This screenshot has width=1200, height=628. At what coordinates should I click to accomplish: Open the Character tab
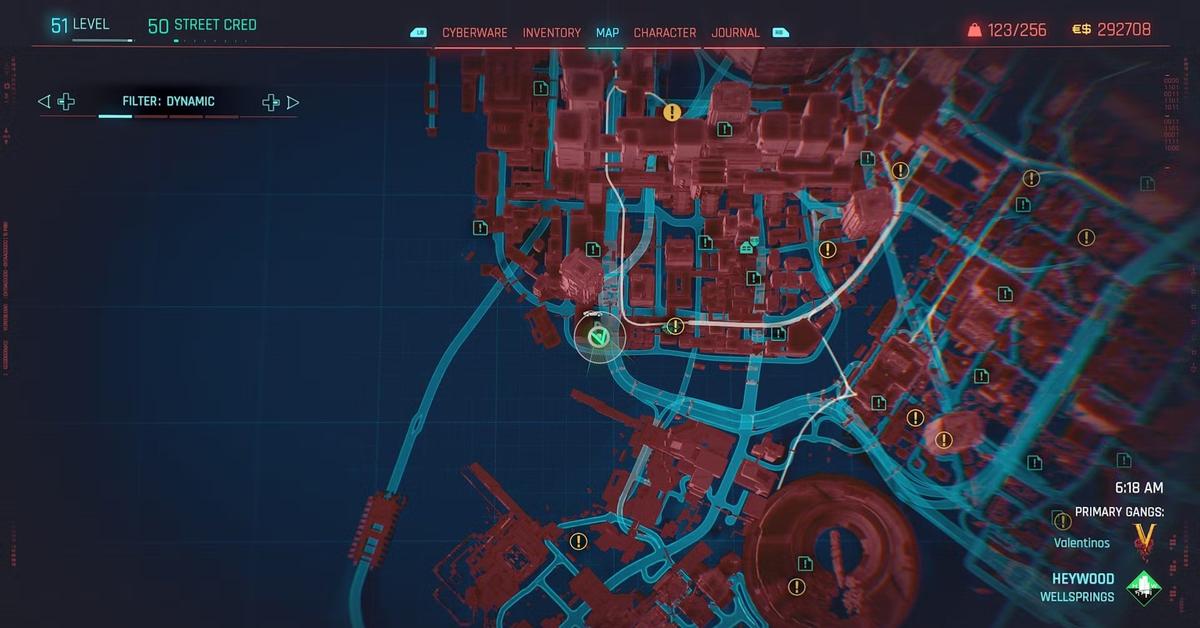point(665,33)
